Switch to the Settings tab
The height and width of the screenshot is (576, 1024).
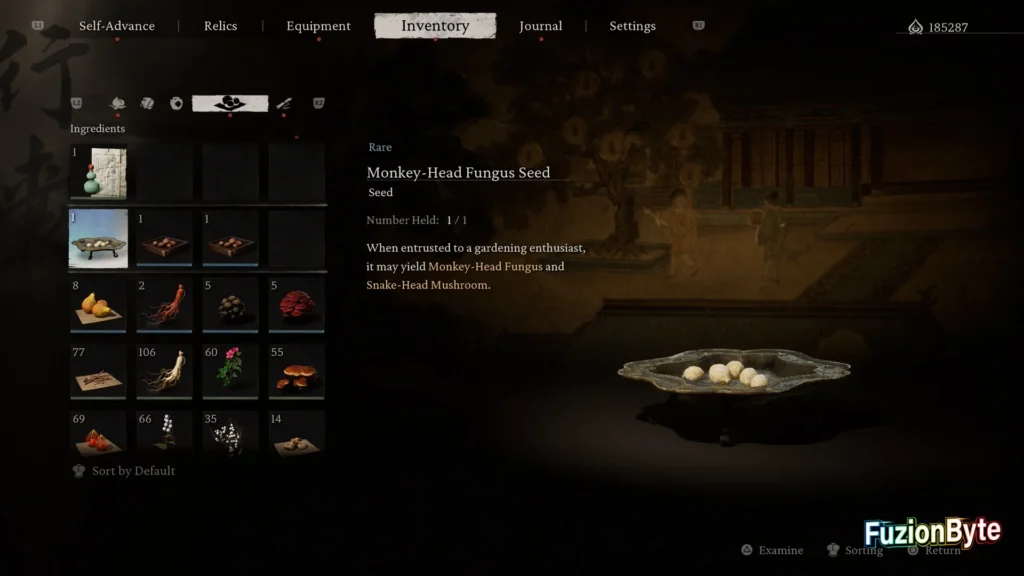(632, 26)
